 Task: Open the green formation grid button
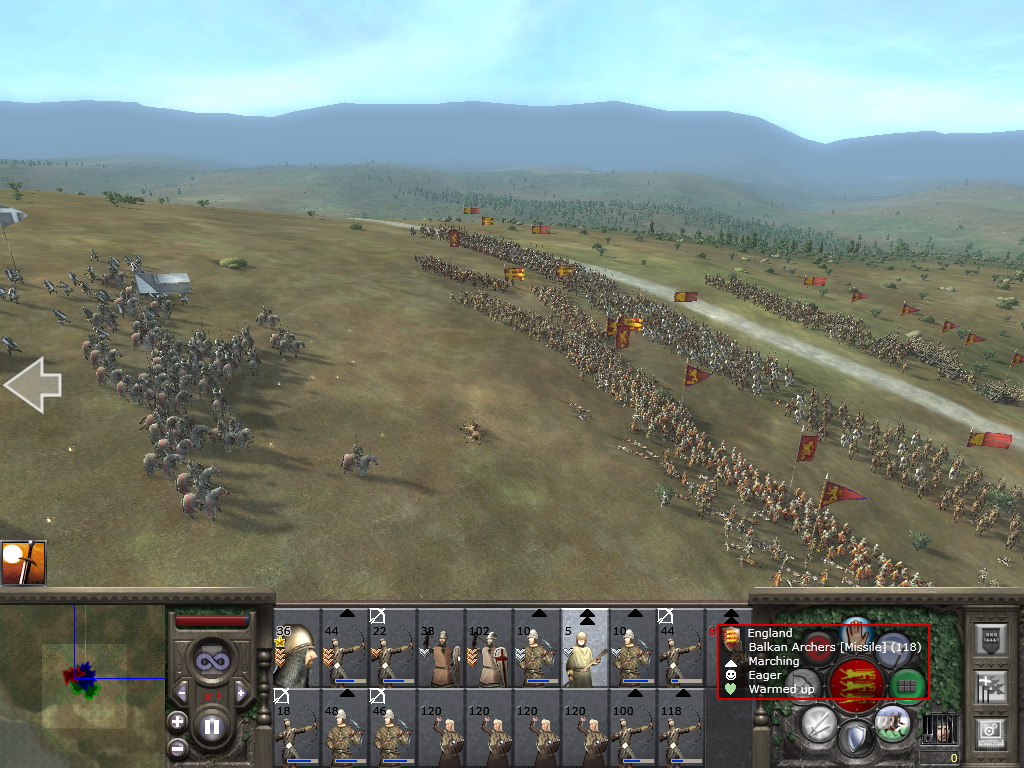click(908, 685)
